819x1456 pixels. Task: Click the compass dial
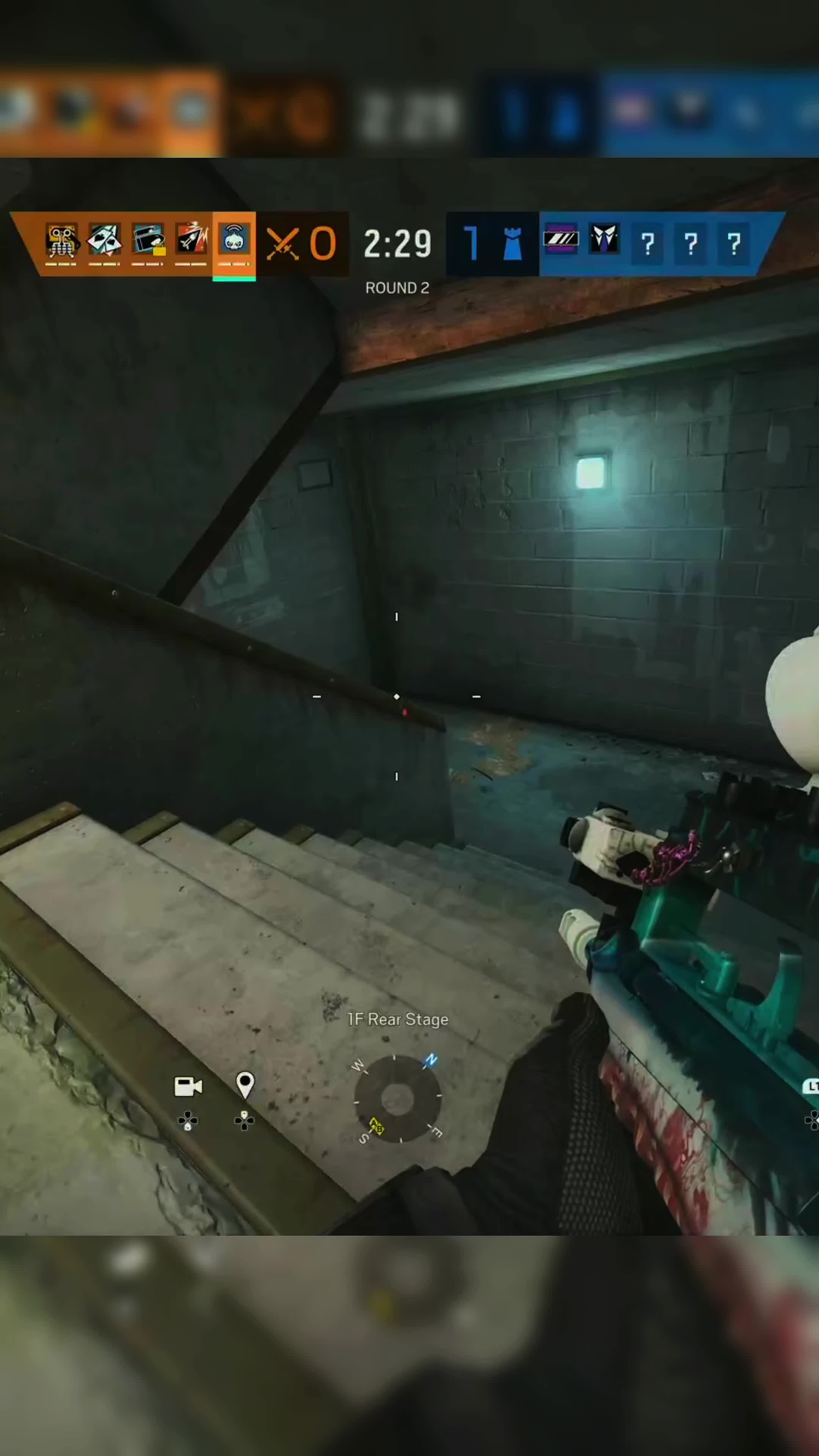tap(397, 1099)
